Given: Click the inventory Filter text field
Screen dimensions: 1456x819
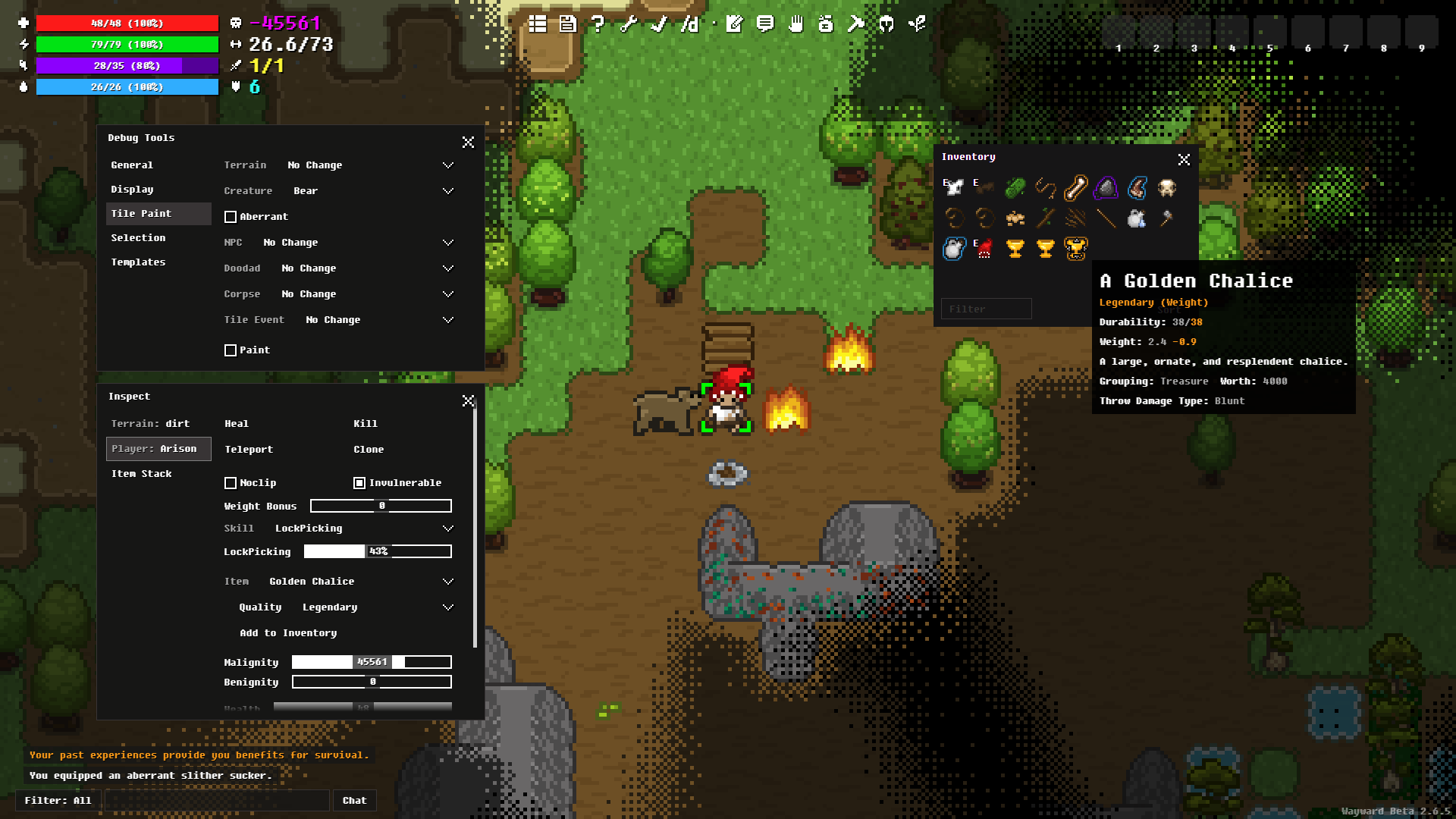Looking at the screenshot, I should point(986,309).
